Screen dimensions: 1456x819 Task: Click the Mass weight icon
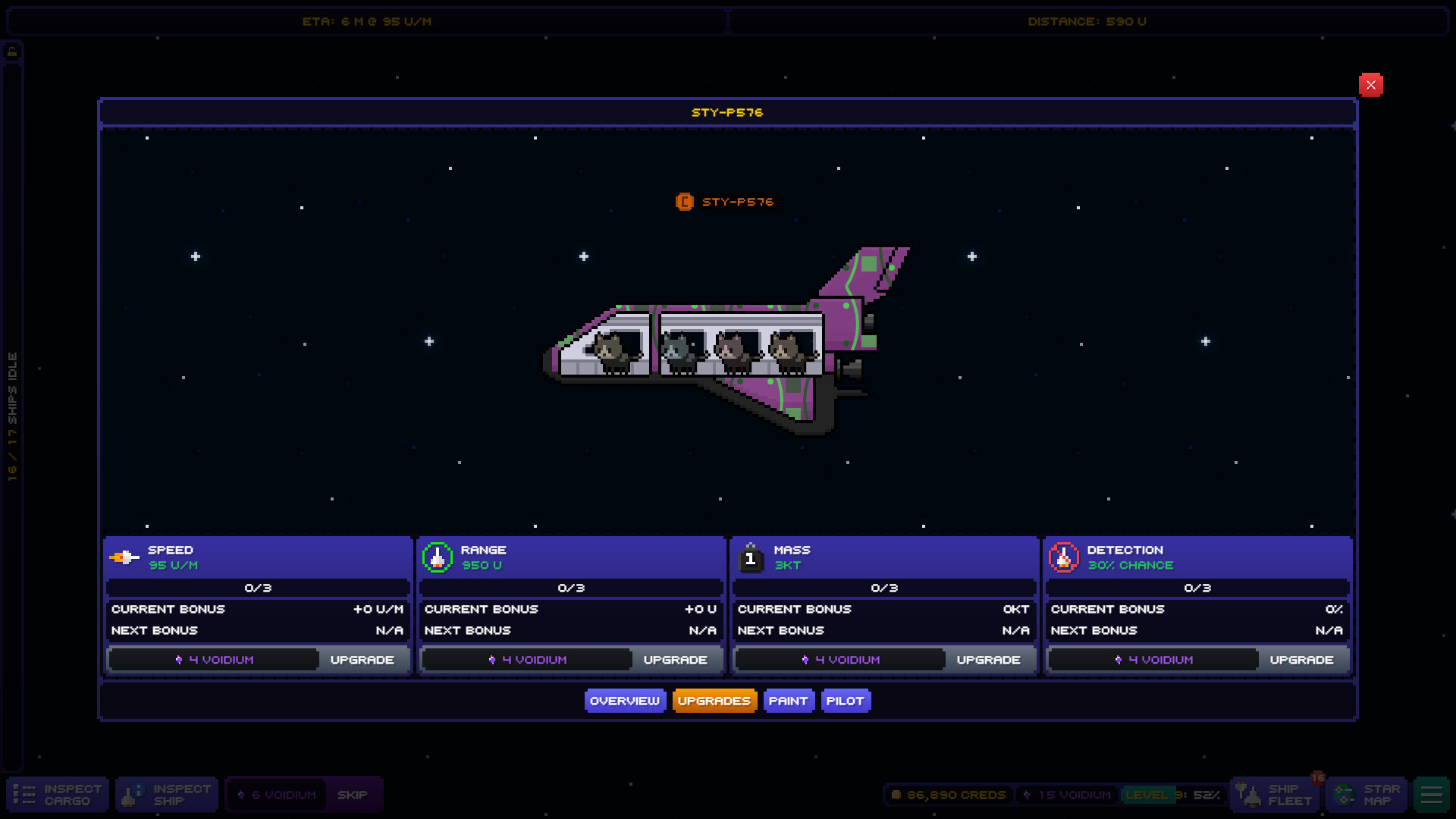coord(751,557)
